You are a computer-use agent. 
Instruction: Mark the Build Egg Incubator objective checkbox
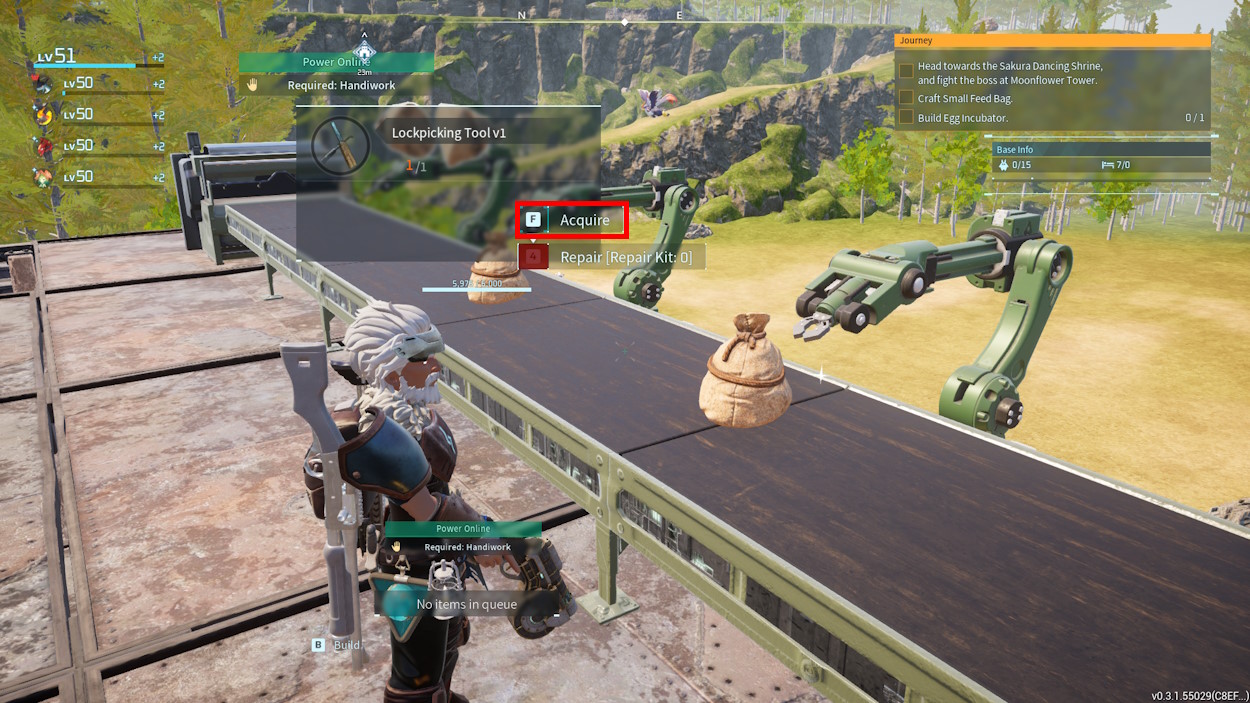click(906, 117)
